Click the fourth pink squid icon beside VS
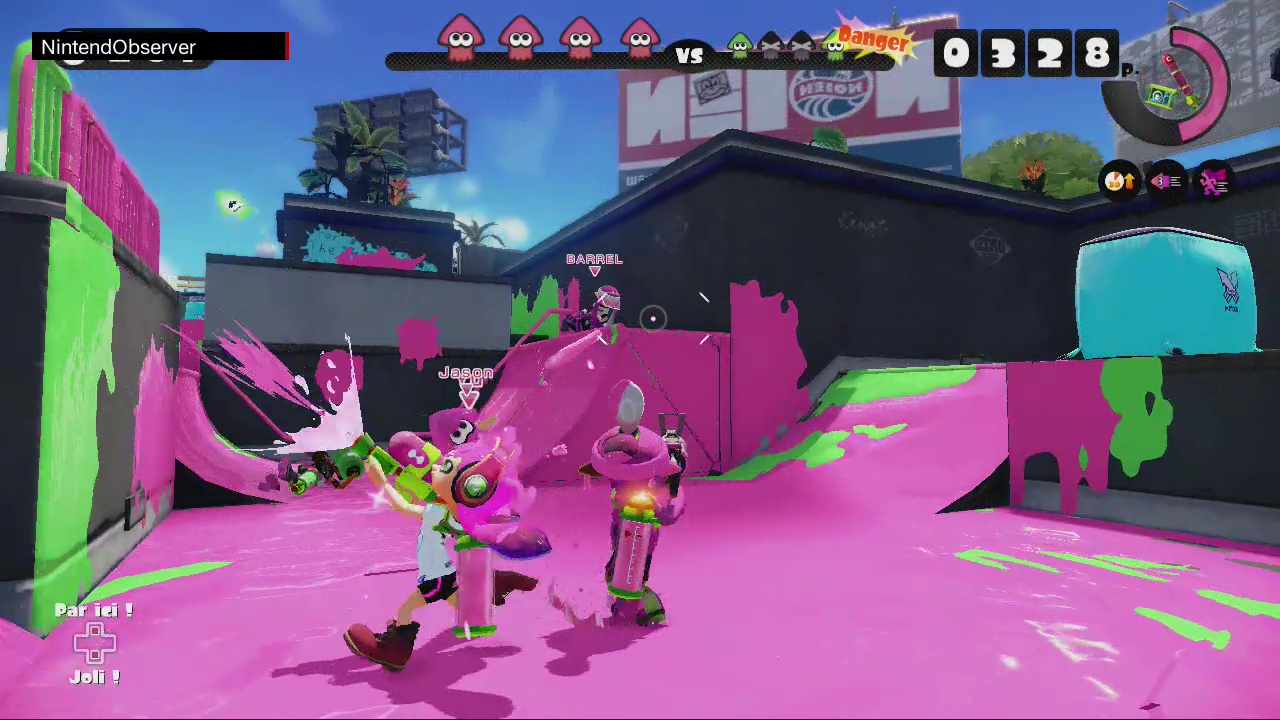Viewport: 1280px width, 720px height. tap(640, 40)
